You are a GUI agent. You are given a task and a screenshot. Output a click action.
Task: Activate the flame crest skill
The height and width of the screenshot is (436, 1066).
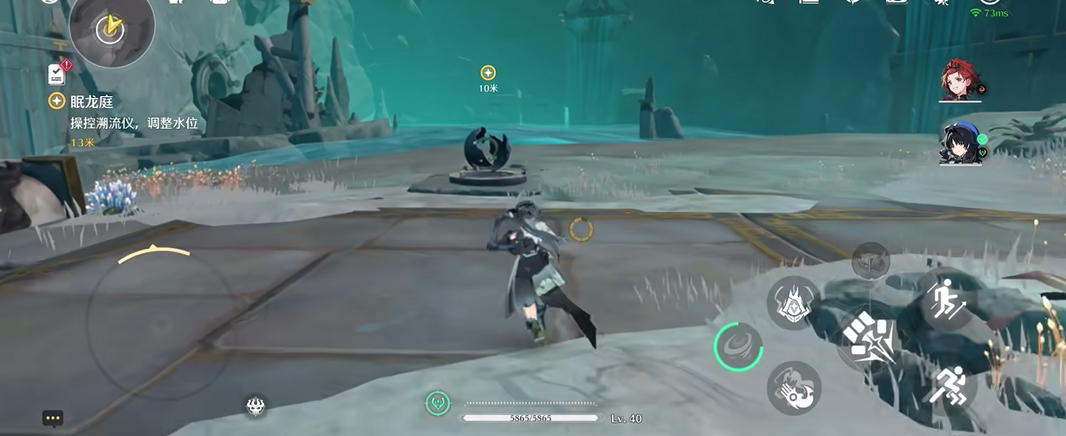click(x=793, y=302)
